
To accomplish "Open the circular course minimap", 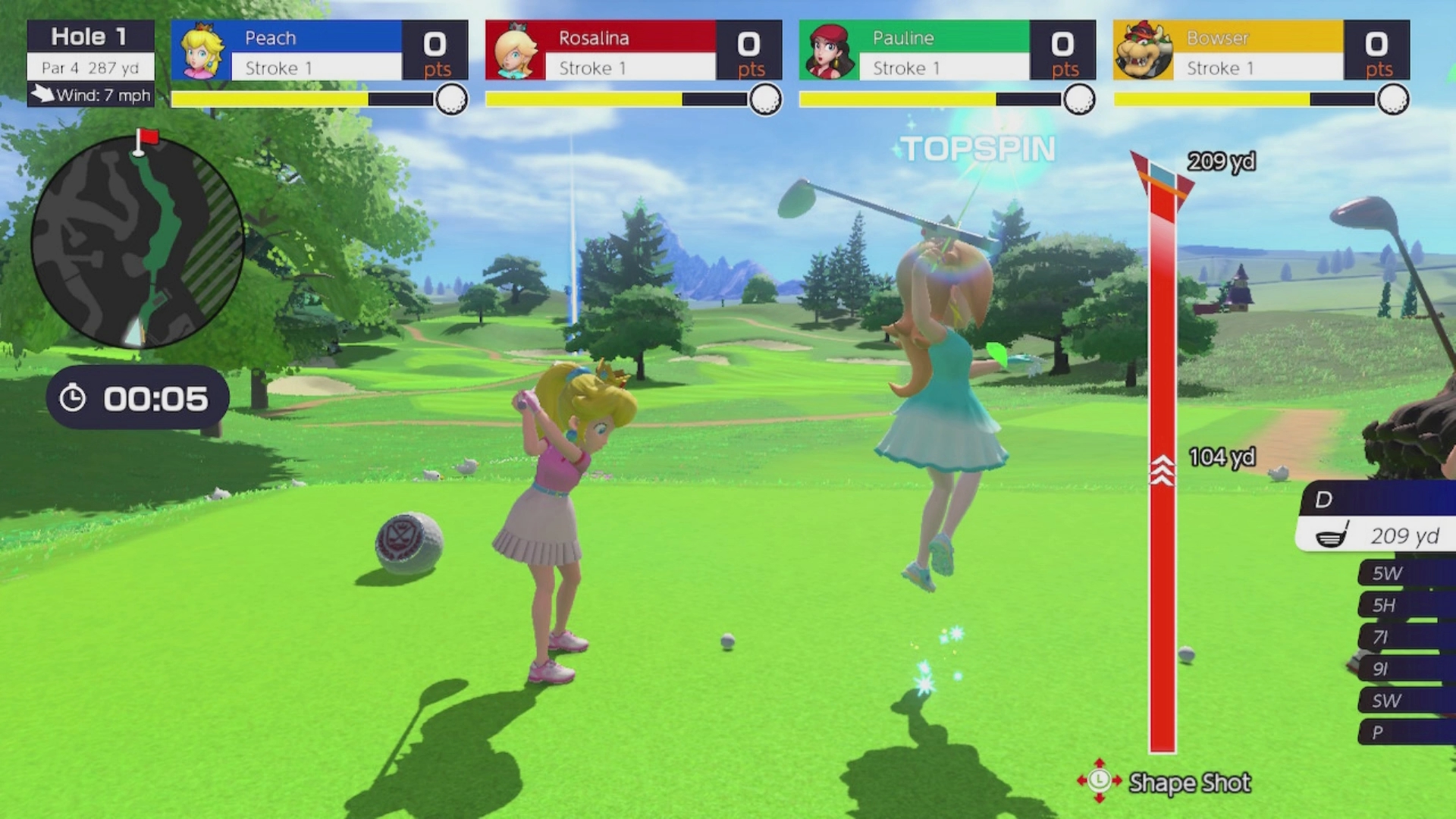I will [137, 242].
